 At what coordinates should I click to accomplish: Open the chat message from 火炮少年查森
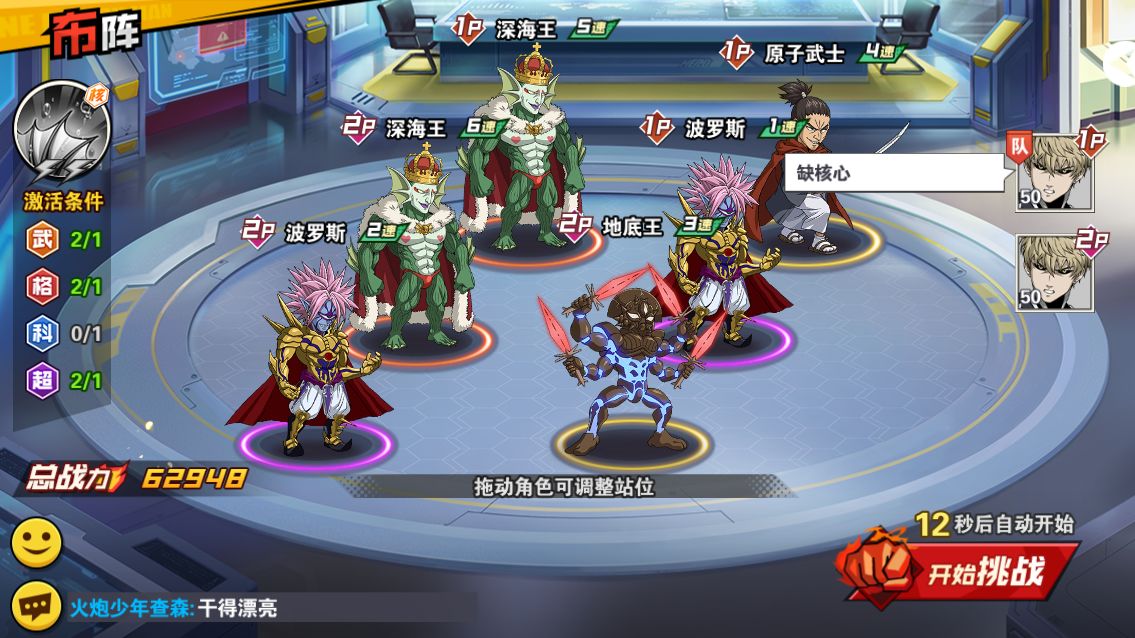pyautogui.click(x=175, y=607)
